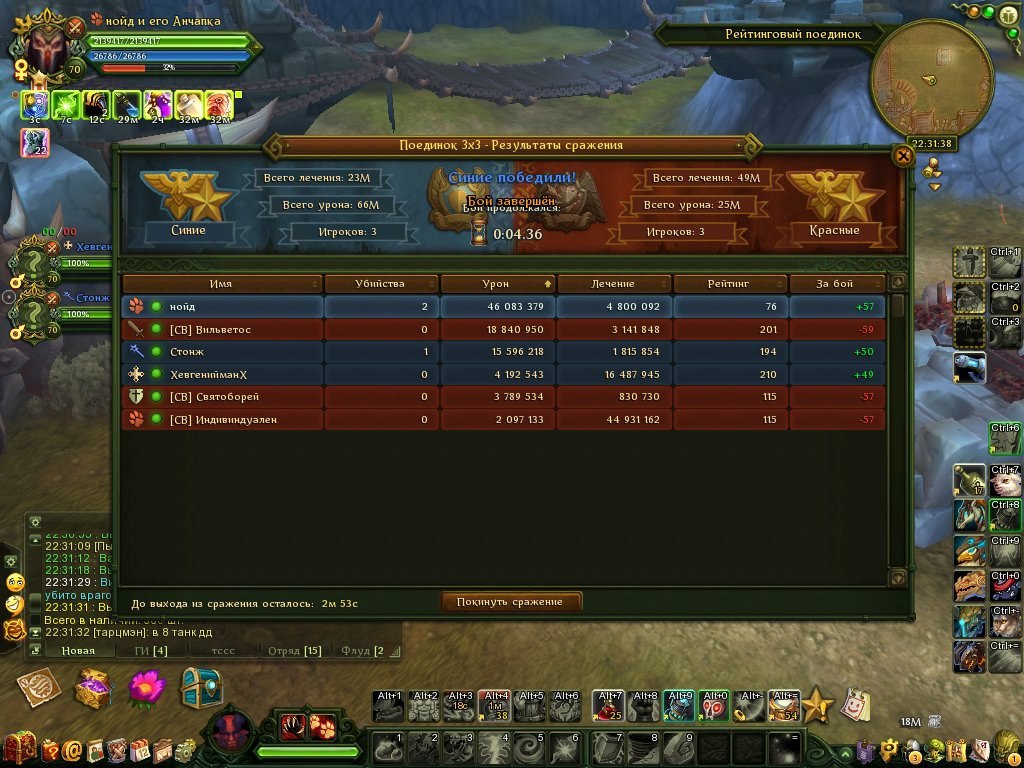Switch to the Отряд chat tab
The image size is (1024, 768).
tap(293, 651)
